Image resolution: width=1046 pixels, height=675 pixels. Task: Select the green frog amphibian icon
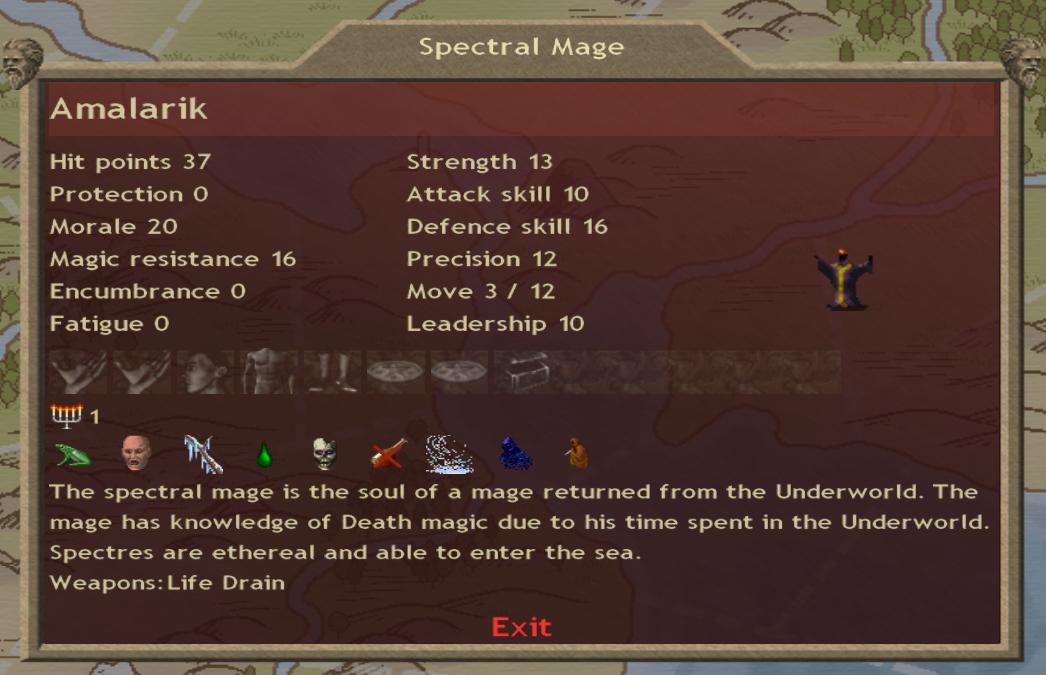coord(73,455)
